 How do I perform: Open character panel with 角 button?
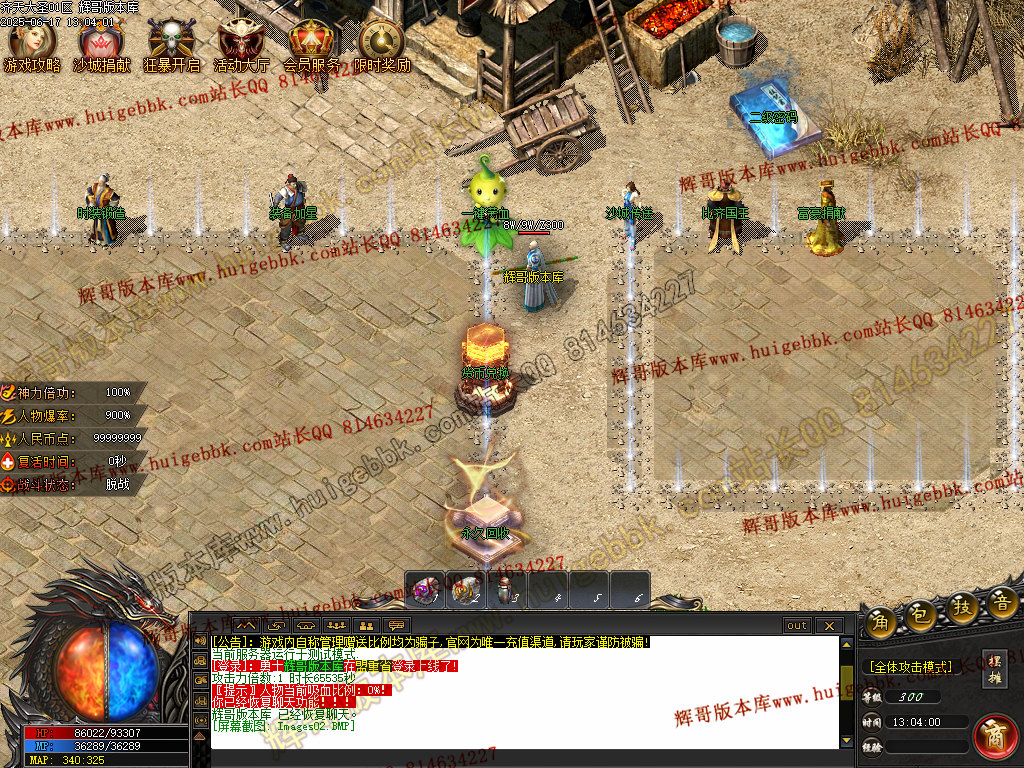[881, 620]
